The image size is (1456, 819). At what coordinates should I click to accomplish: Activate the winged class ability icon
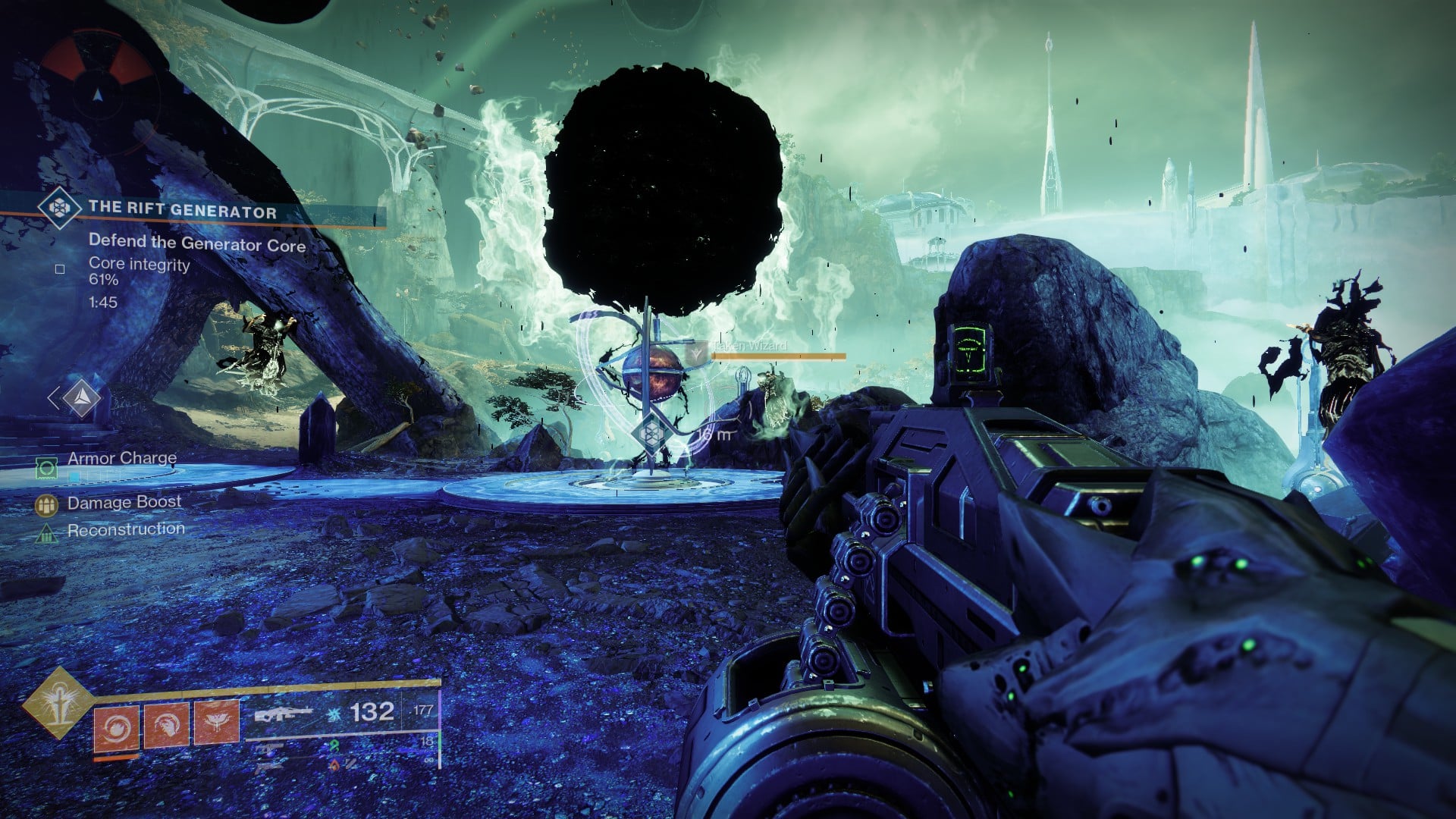point(216,723)
